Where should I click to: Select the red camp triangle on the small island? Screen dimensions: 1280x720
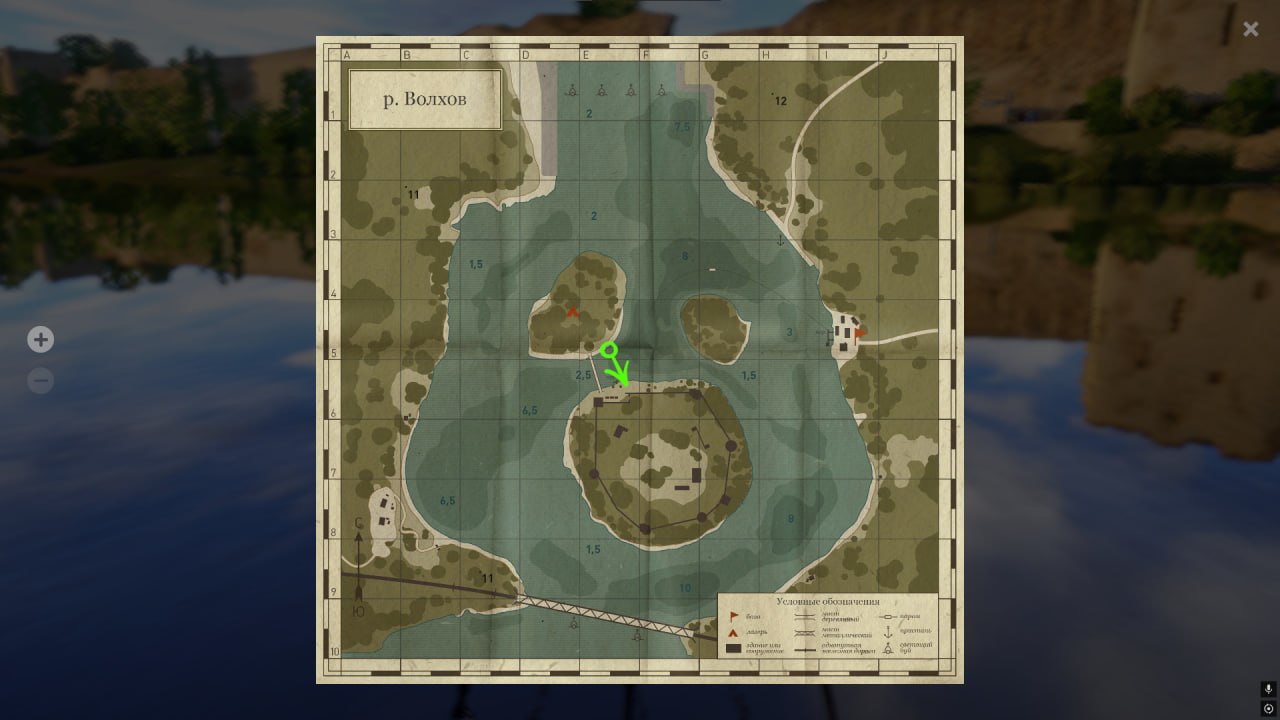click(x=572, y=311)
